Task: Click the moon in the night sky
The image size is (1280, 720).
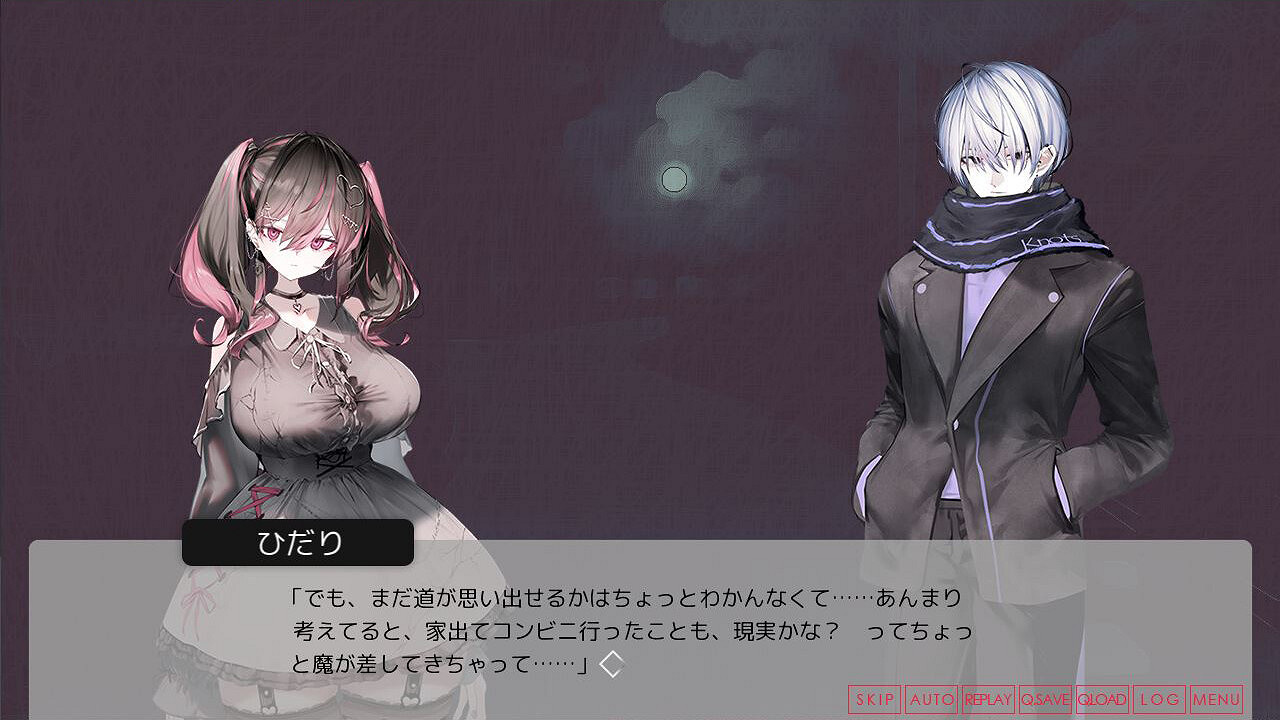Action: [675, 178]
